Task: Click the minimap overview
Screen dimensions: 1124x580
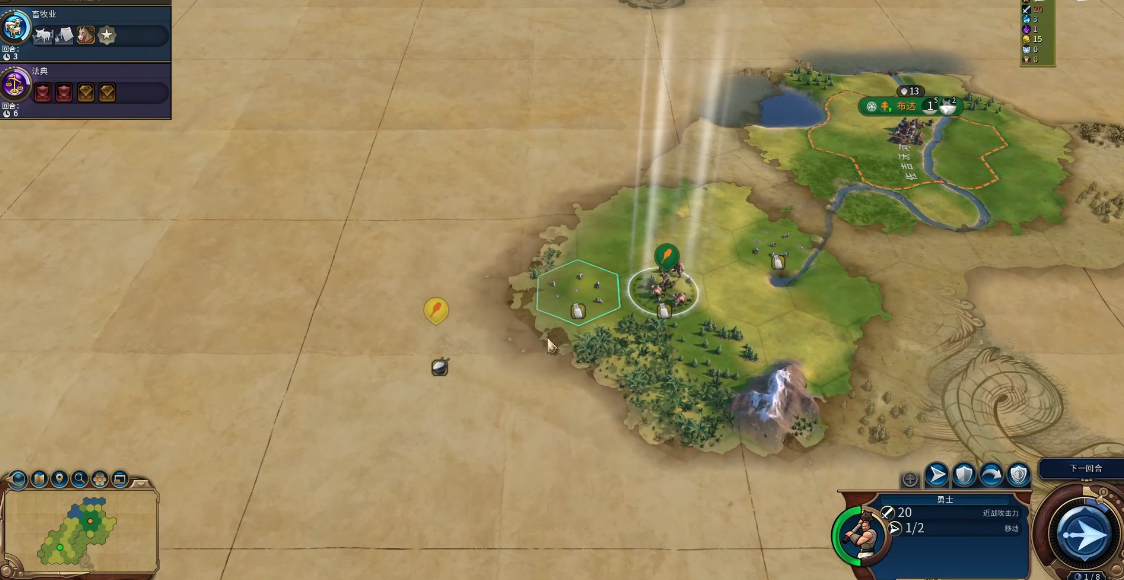Action: coord(80,530)
